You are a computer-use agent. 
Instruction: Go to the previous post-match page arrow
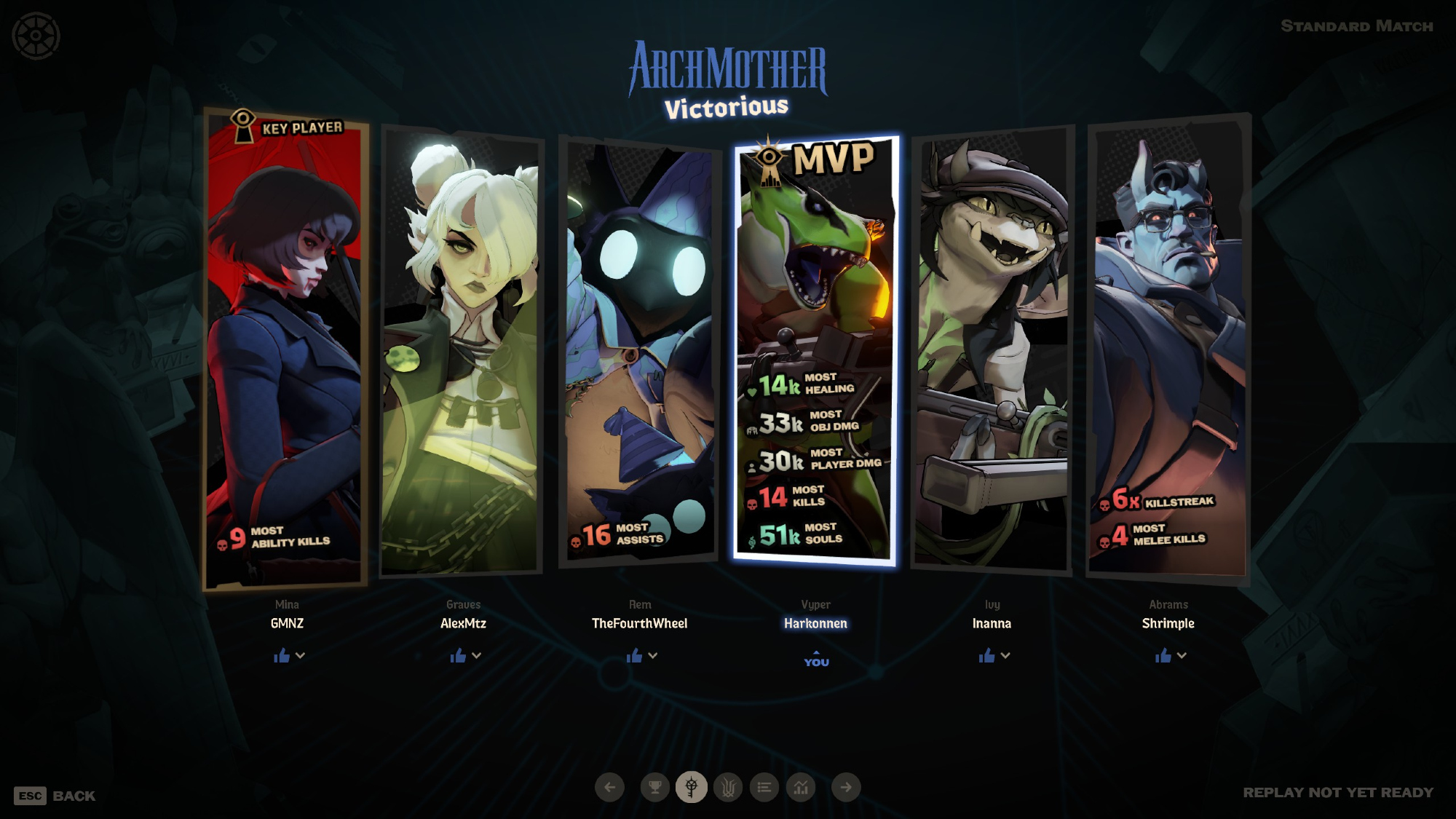pyautogui.click(x=610, y=787)
